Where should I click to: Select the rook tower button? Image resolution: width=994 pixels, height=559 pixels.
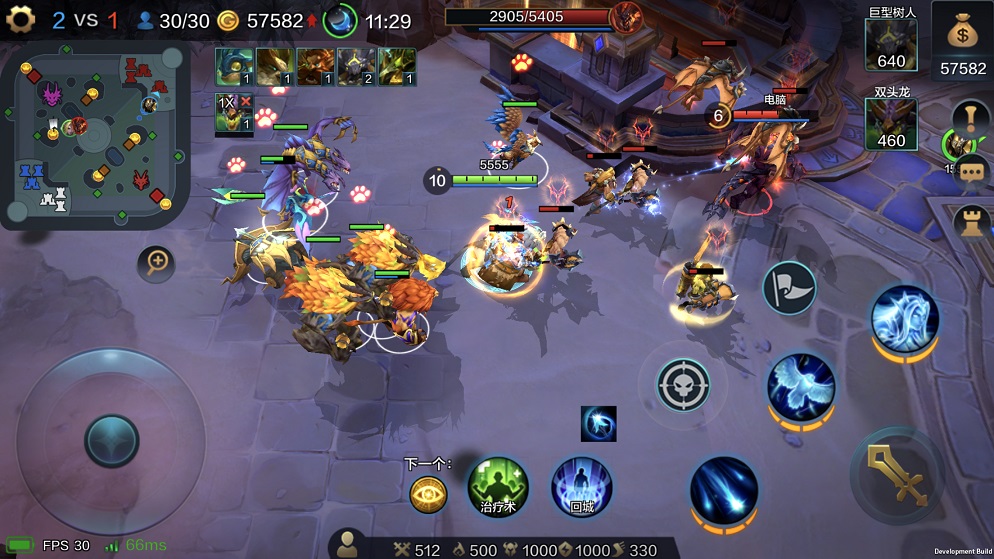pos(970,222)
